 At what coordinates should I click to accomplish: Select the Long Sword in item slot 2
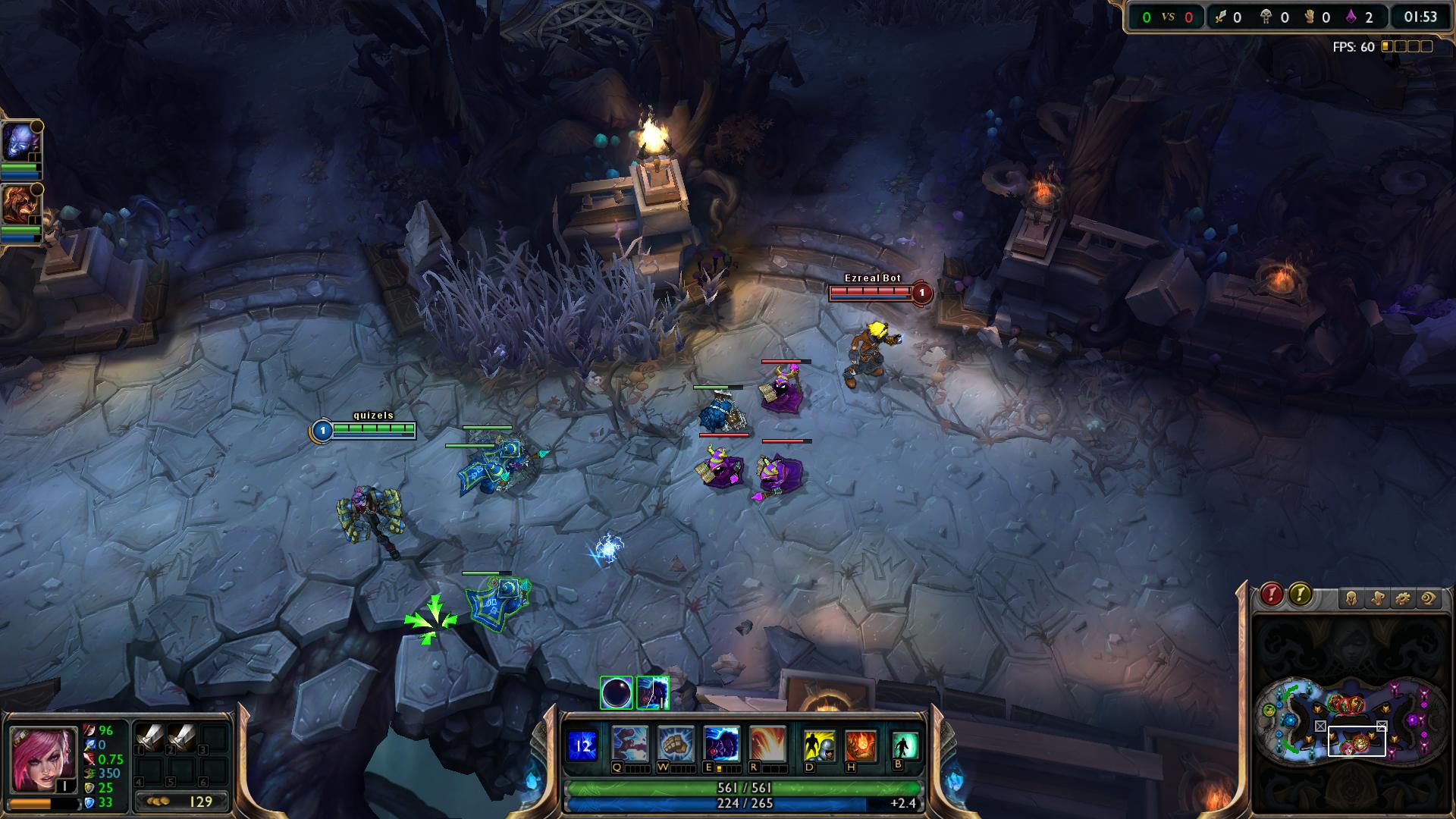tap(182, 738)
